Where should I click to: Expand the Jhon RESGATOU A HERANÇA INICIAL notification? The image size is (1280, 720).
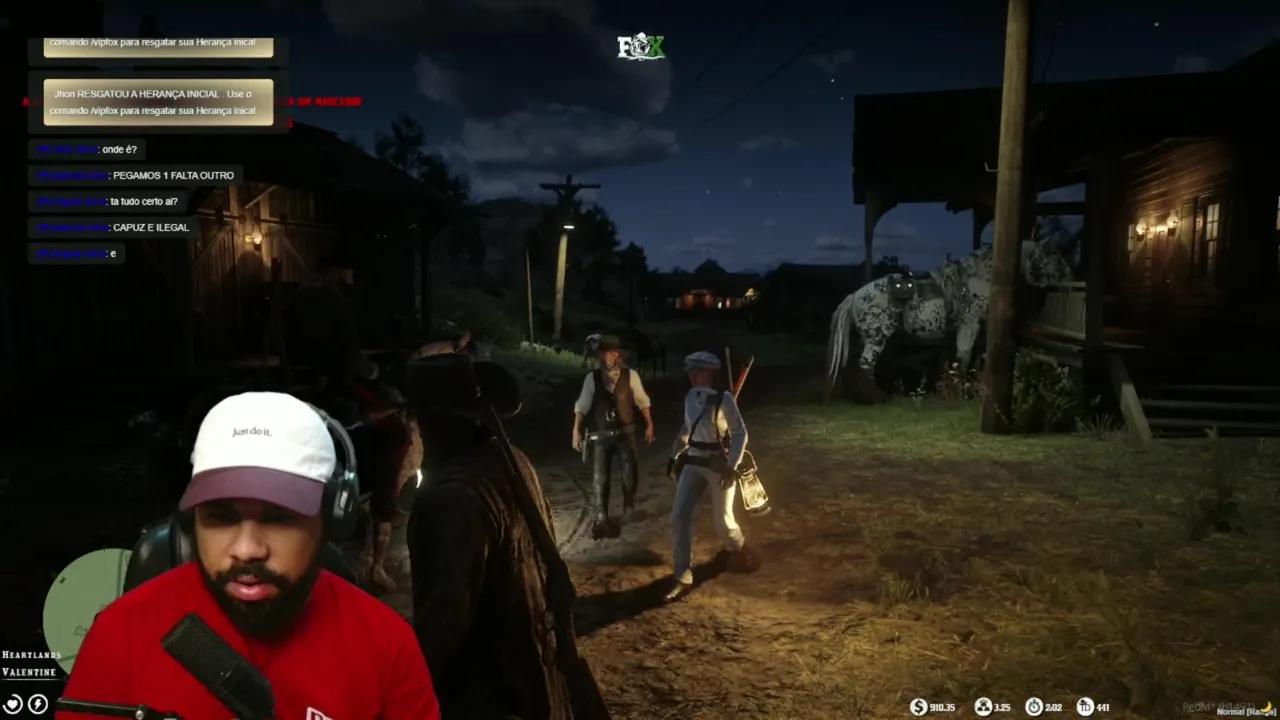(157, 102)
